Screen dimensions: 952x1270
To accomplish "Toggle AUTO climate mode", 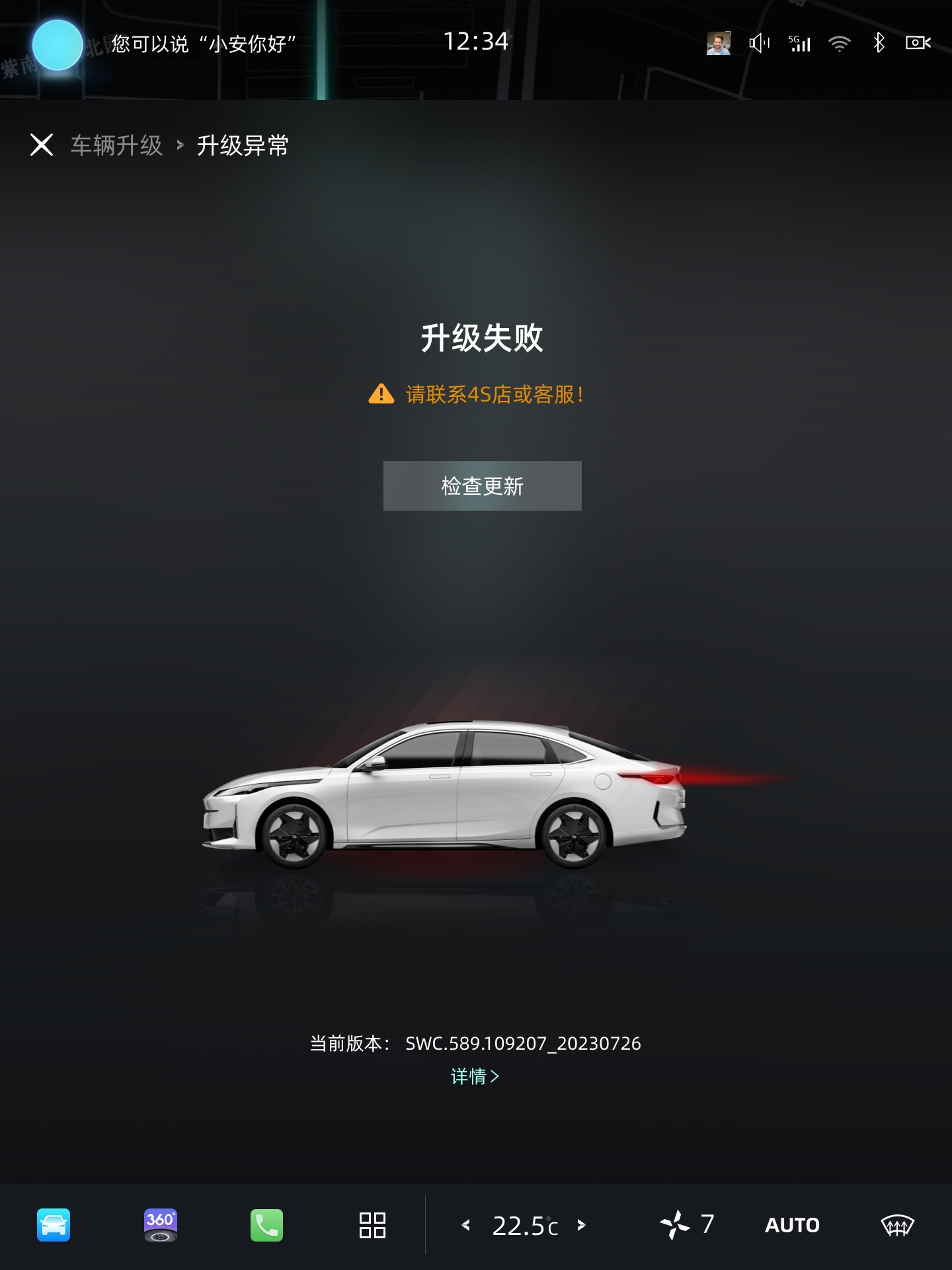I will (x=792, y=1225).
